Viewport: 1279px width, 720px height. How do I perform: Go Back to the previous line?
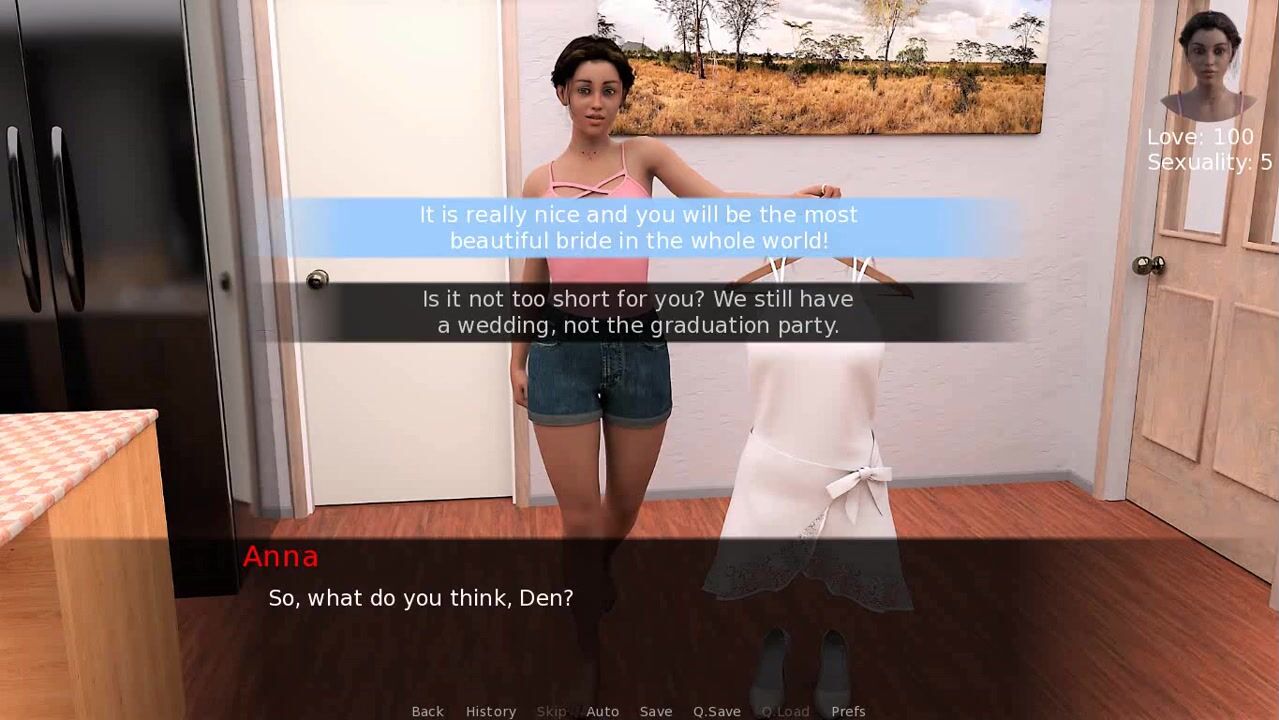pos(427,711)
